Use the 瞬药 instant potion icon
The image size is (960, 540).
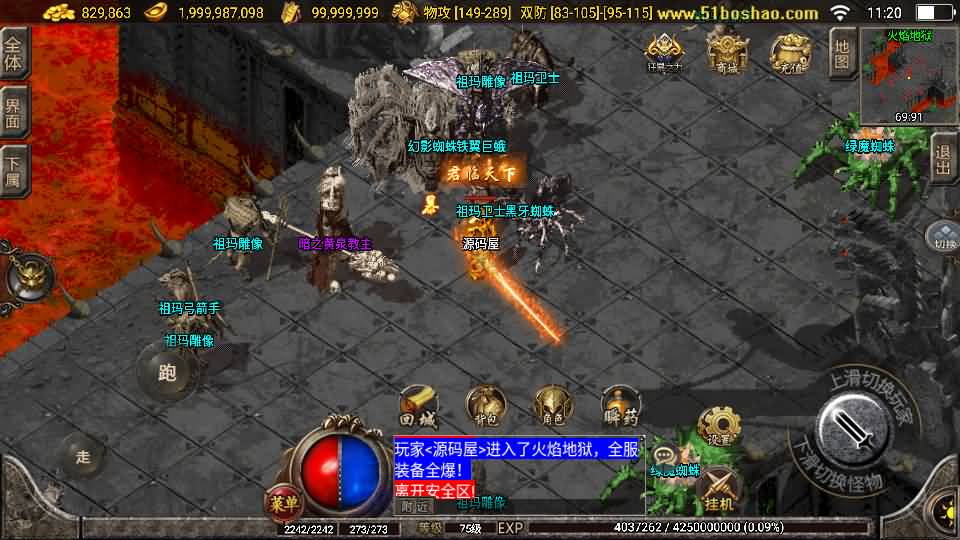pyautogui.click(x=620, y=404)
